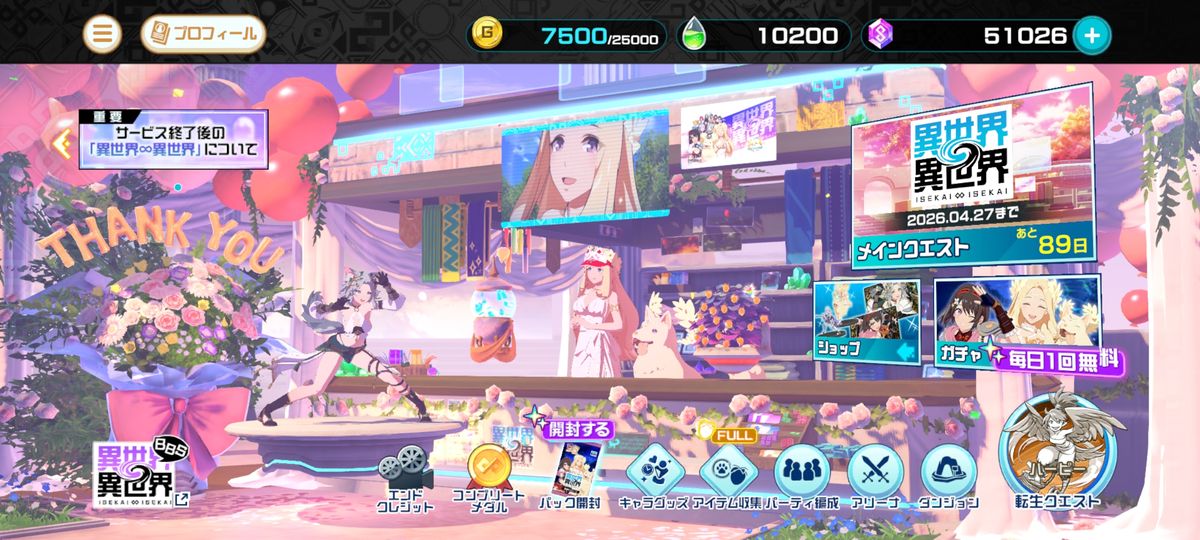Tap the plus button to add gems

coord(1091,36)
